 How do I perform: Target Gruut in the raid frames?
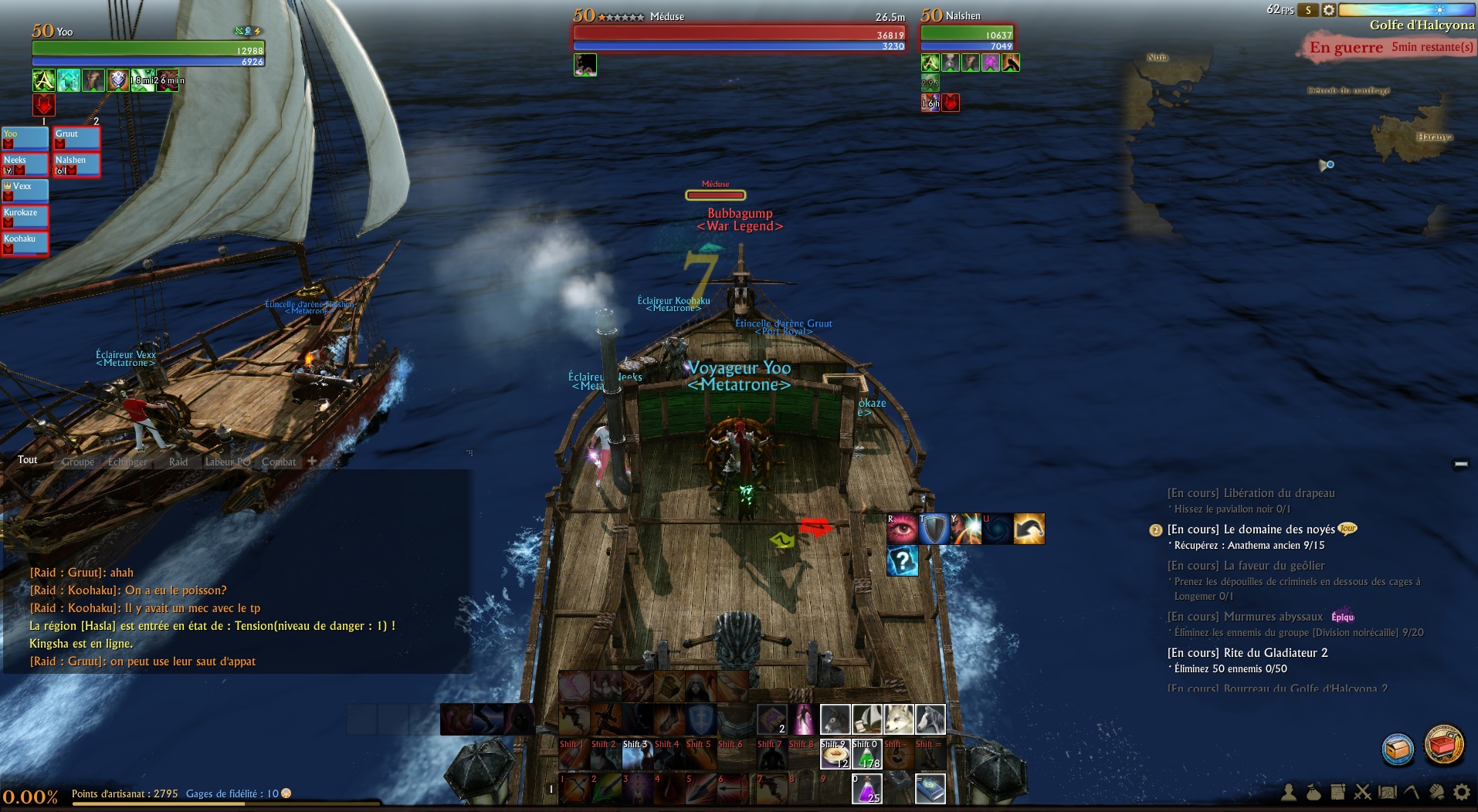pos(76,138)
